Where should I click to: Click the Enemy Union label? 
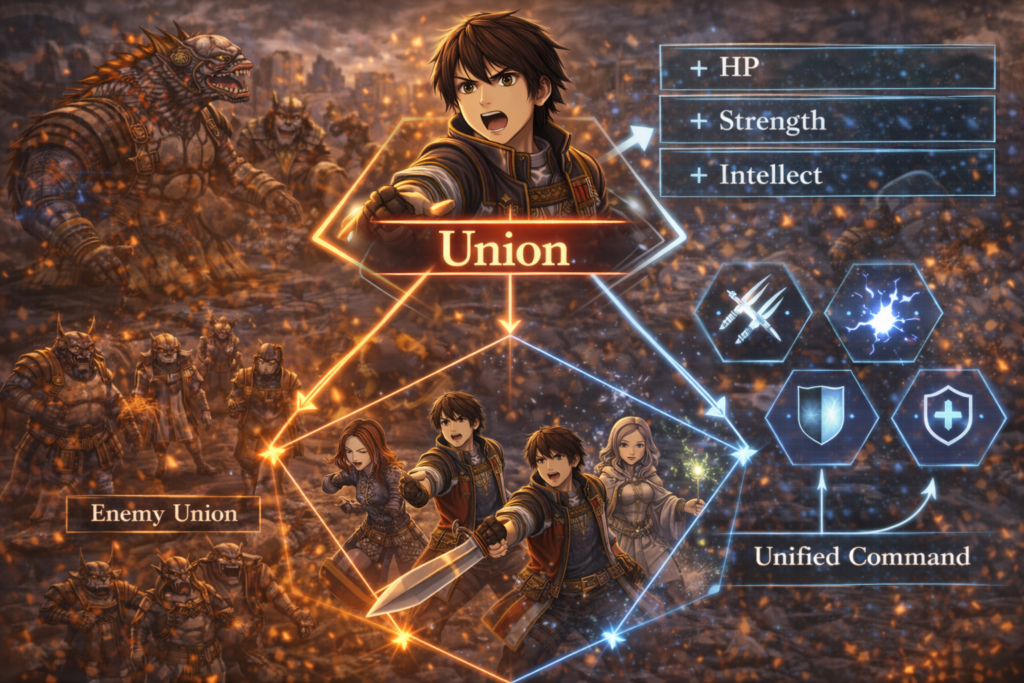(x=164, y=514)
